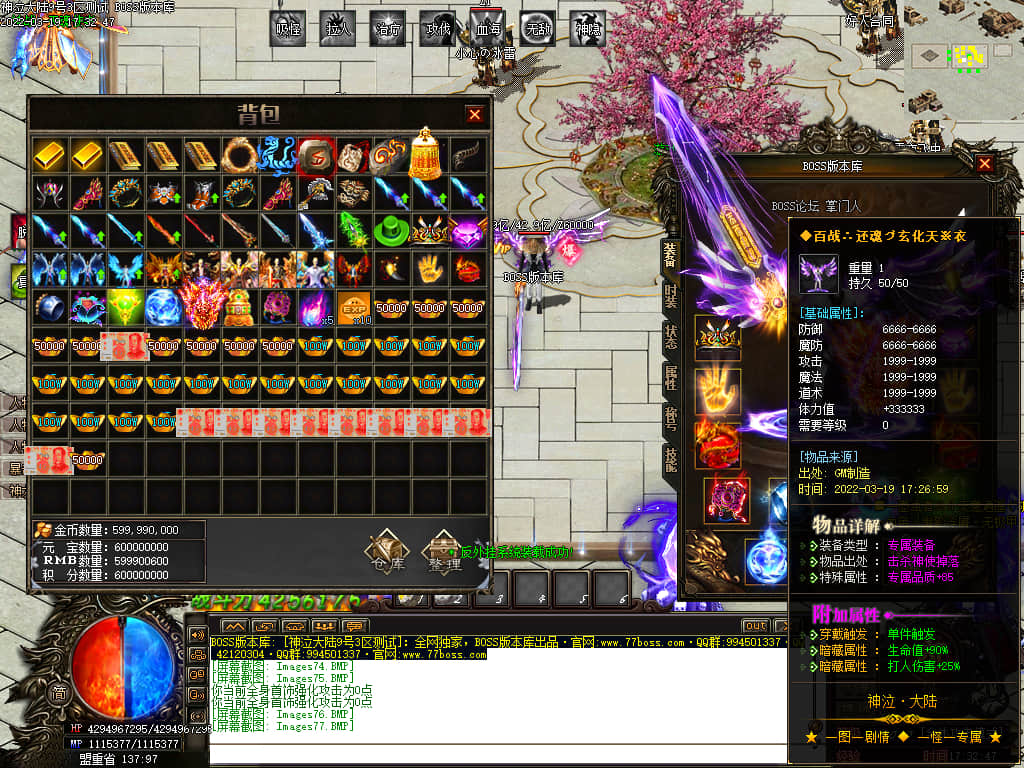Screen dimensions: 1024x768
Task: Toggle the 无敌 invincibility skill
Action: point(538,30)
